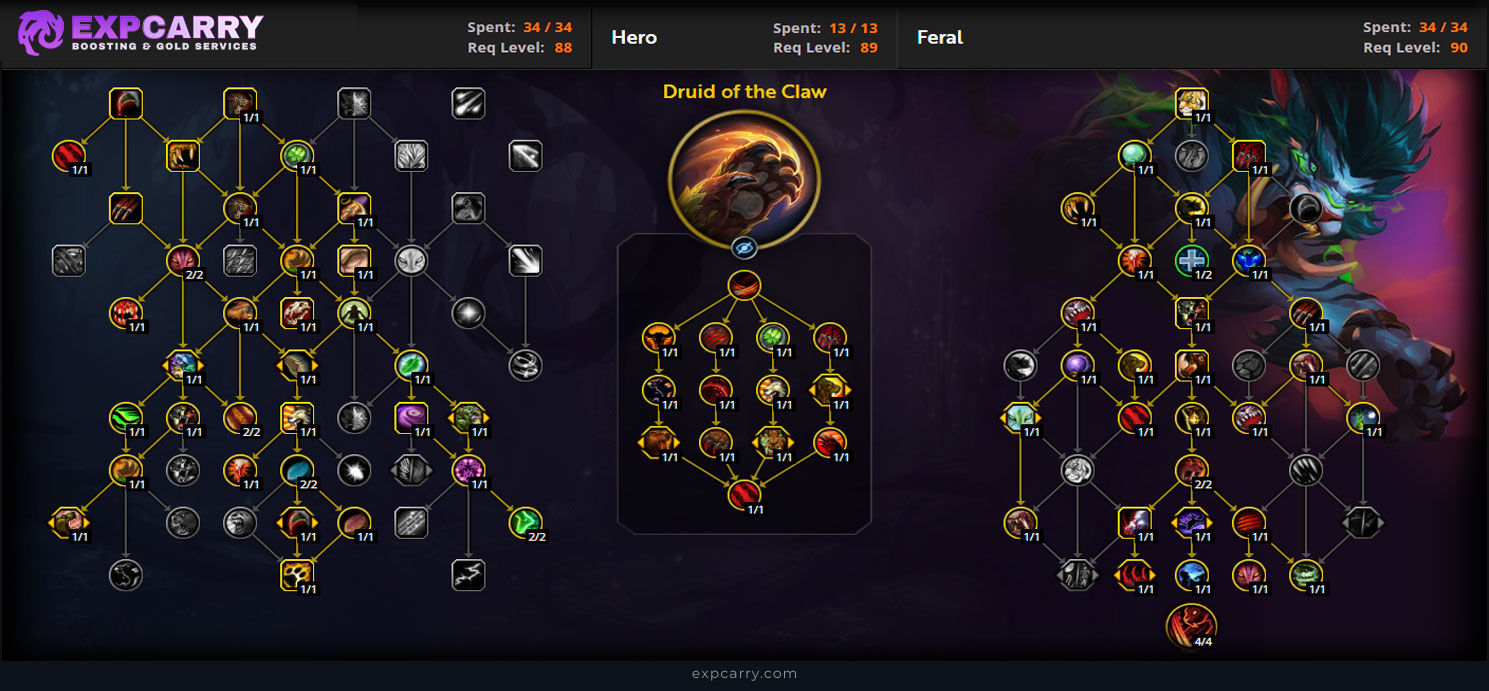The height and width of the screenshot is (691, 1489).
Task: Select the red skull square talent
Action: 297,313
